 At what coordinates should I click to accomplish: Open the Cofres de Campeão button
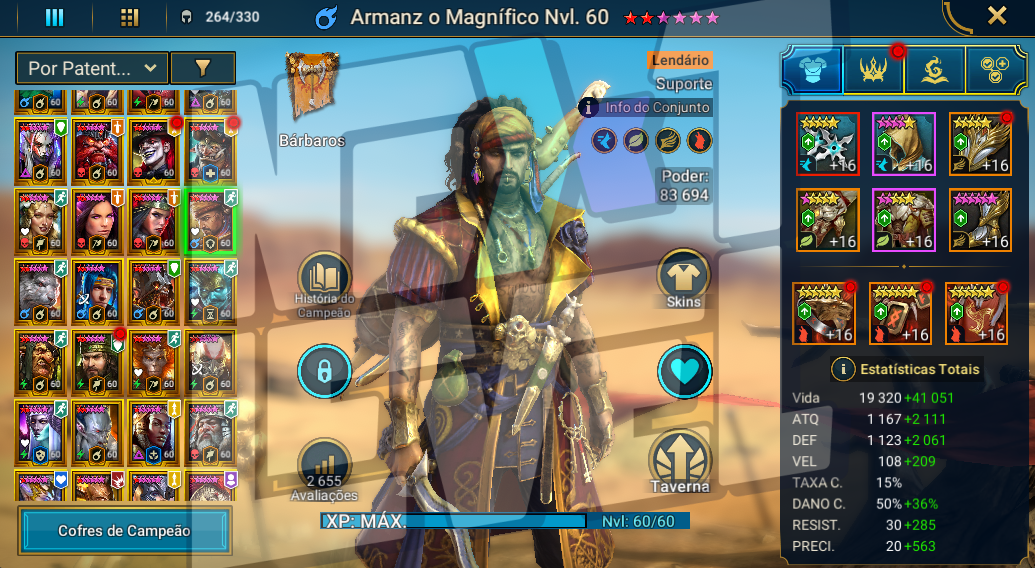click(124, 531)
